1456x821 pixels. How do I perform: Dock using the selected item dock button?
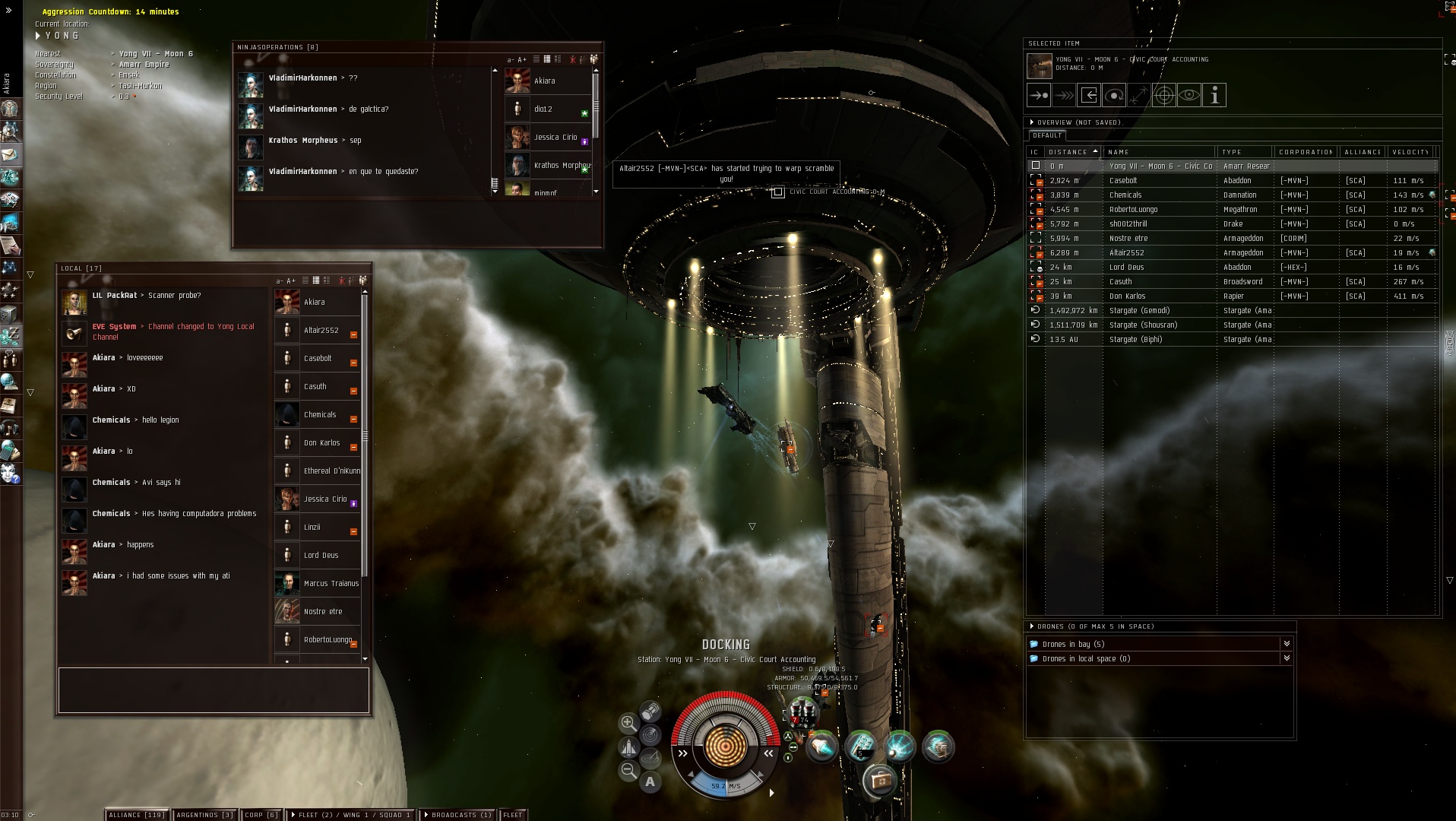coord(1089,95)
